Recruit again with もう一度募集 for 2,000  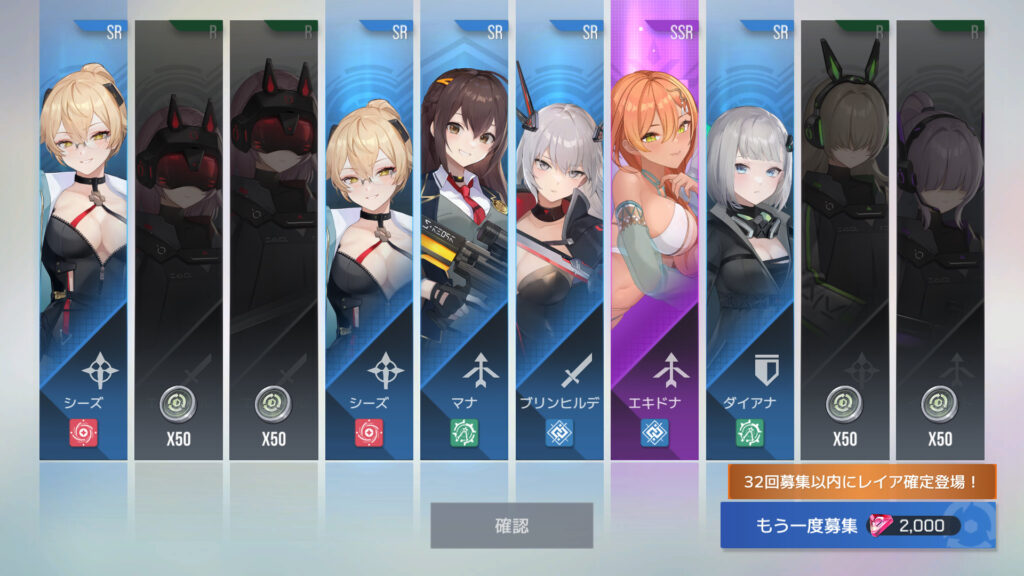[x=858, y=525]
